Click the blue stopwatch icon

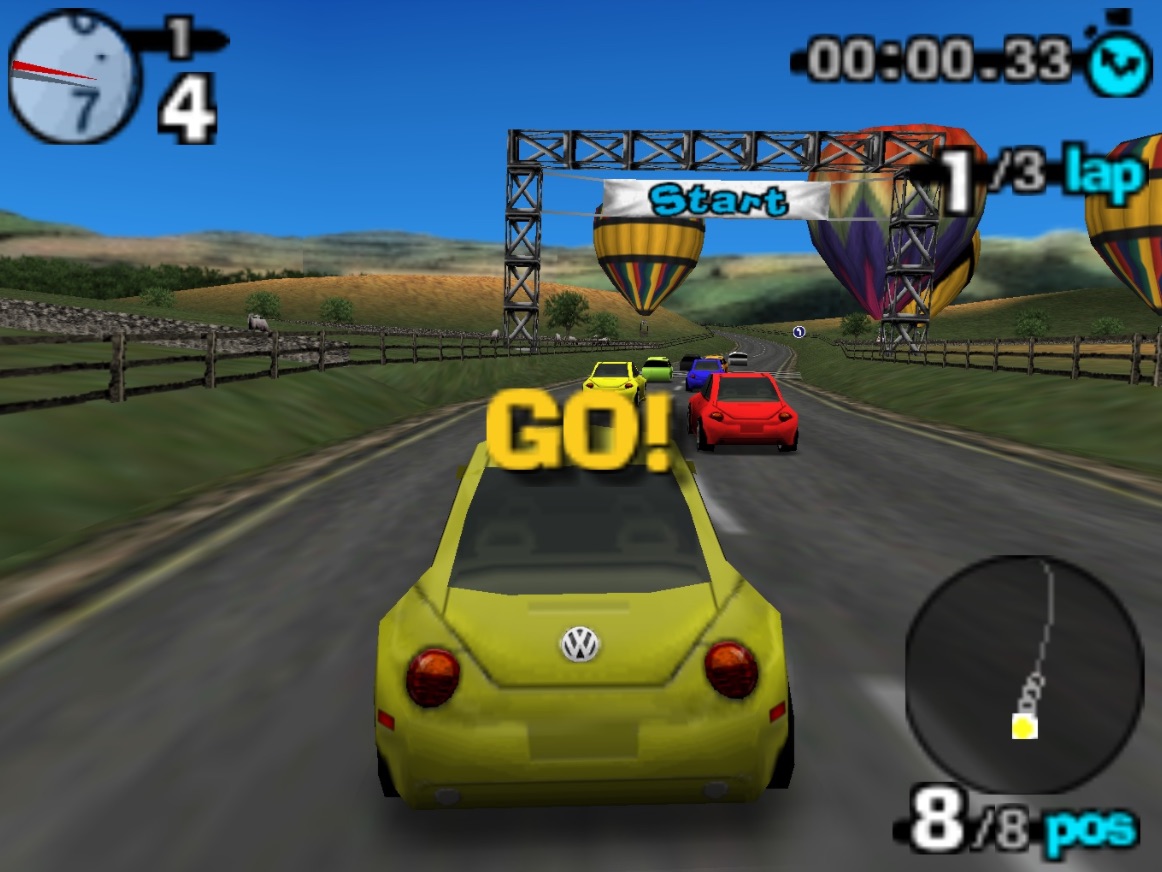pyautogui.click(x=1119, y=64)
